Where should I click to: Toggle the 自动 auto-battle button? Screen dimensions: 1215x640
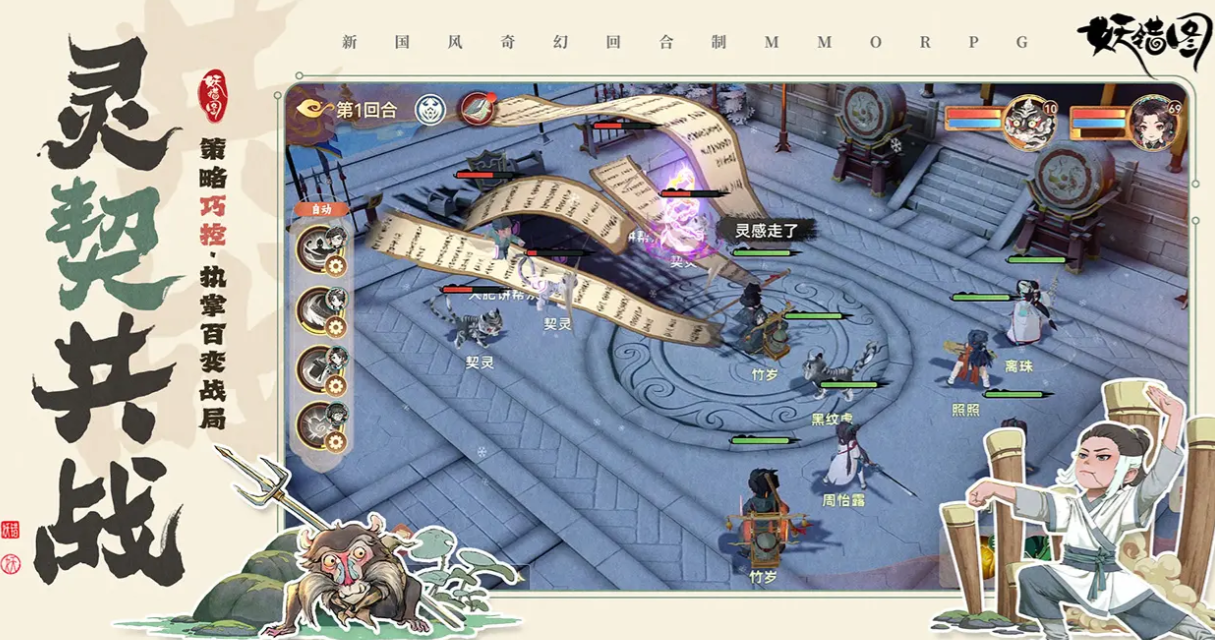click(x=322, y=209)
